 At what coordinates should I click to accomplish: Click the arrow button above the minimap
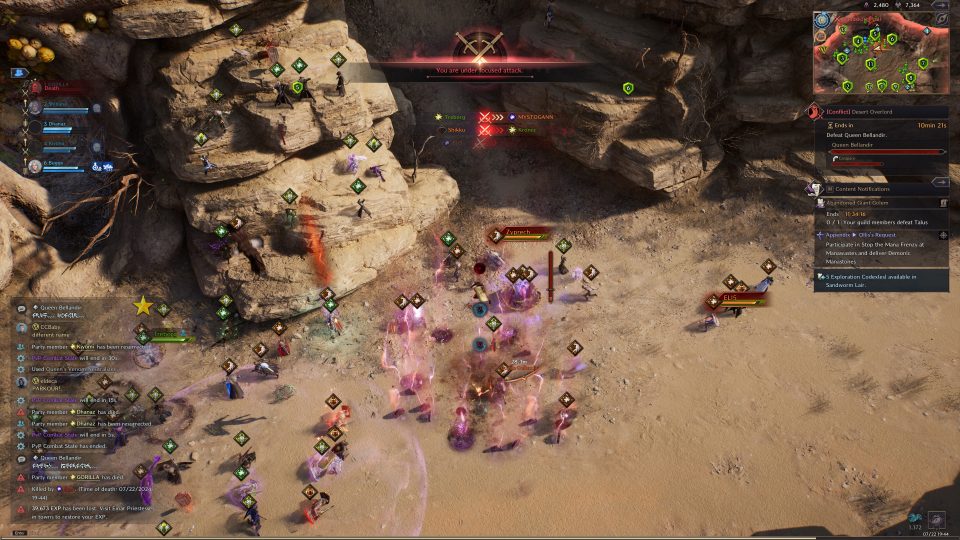click(x=939, y=5)
